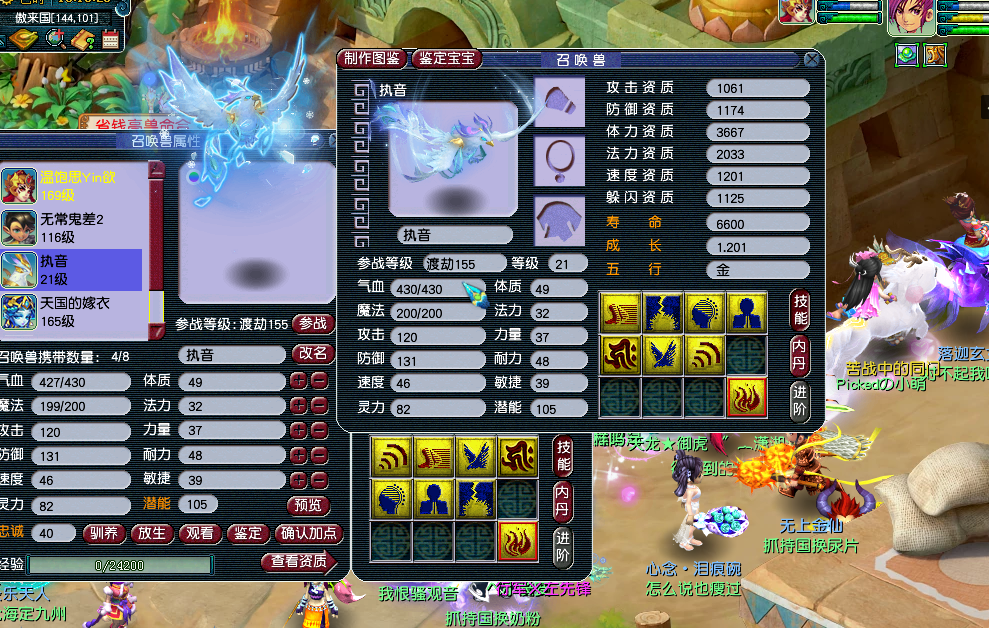Screen dimensions: 989x628
Task: Click the purple-haired character portrait
Action: pyautogui.click(x=911, y=17)
